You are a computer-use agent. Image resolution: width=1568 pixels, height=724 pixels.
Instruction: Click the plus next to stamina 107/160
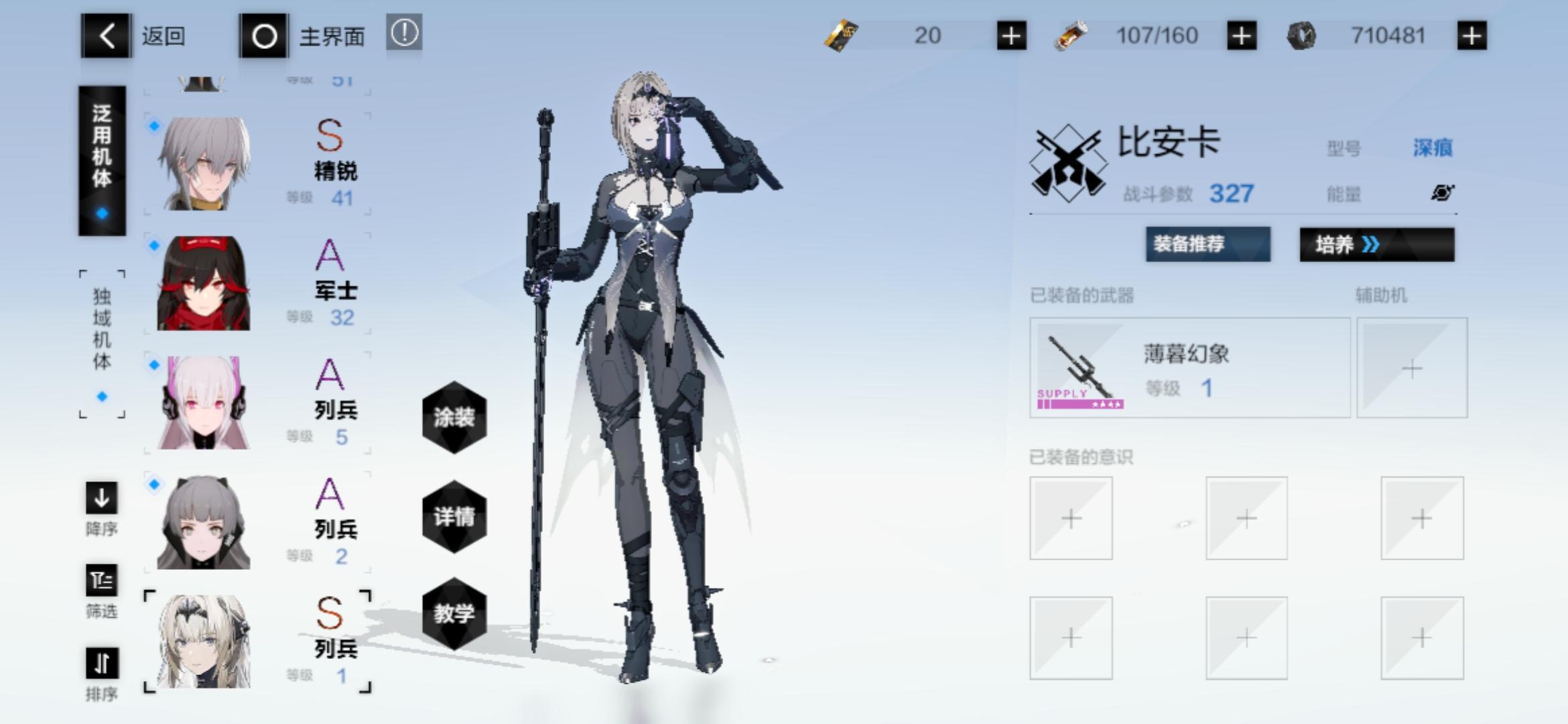(1241, 36)
